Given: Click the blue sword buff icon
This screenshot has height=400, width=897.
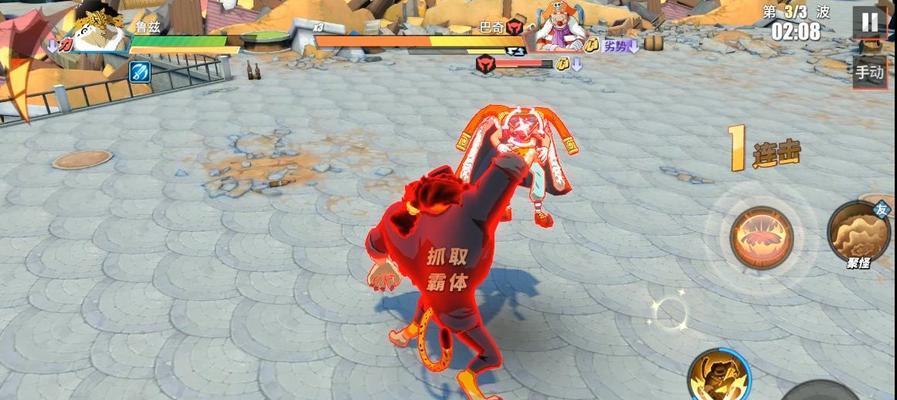Looking at the screenshot, I should 139,71.
